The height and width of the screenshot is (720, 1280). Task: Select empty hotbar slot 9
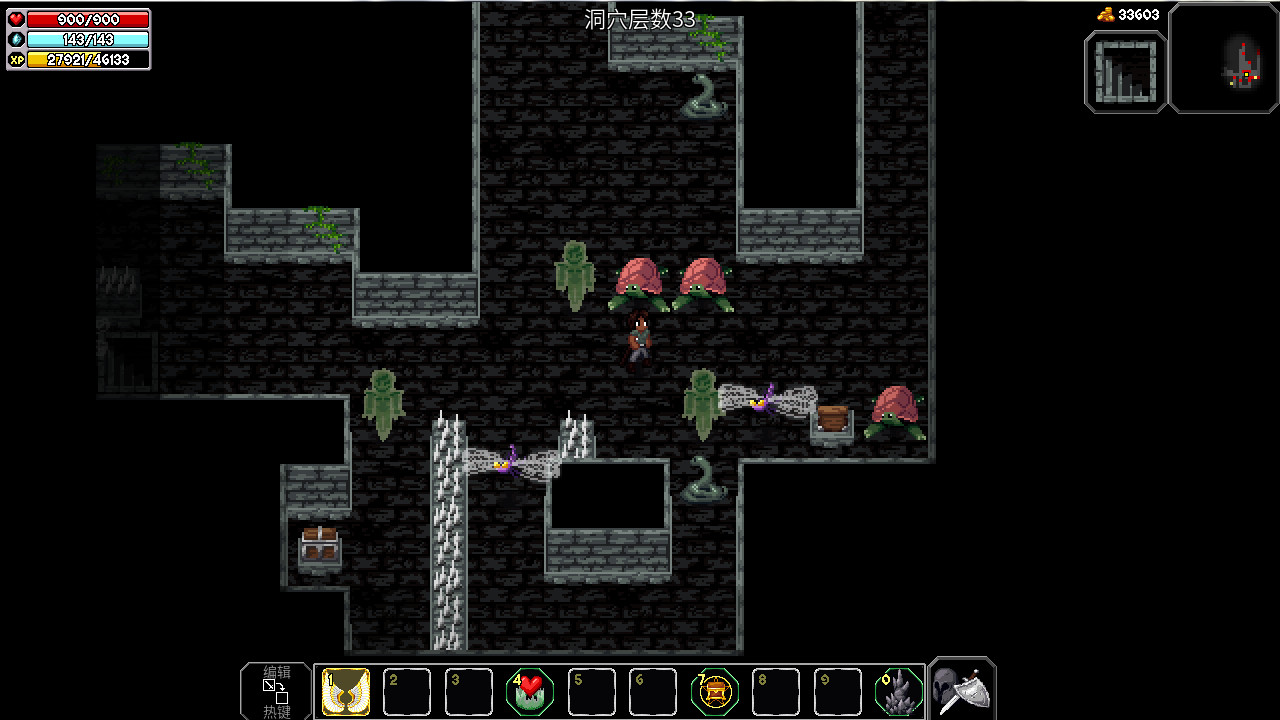(x=836, y=690)
